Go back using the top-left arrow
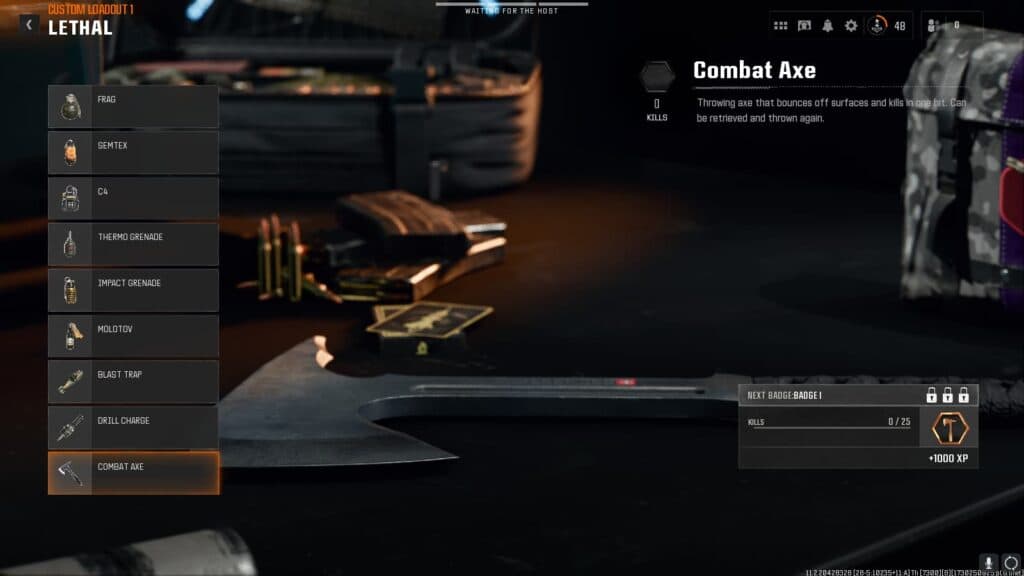This screenshot has width=1024, height=576. [28, 23]
